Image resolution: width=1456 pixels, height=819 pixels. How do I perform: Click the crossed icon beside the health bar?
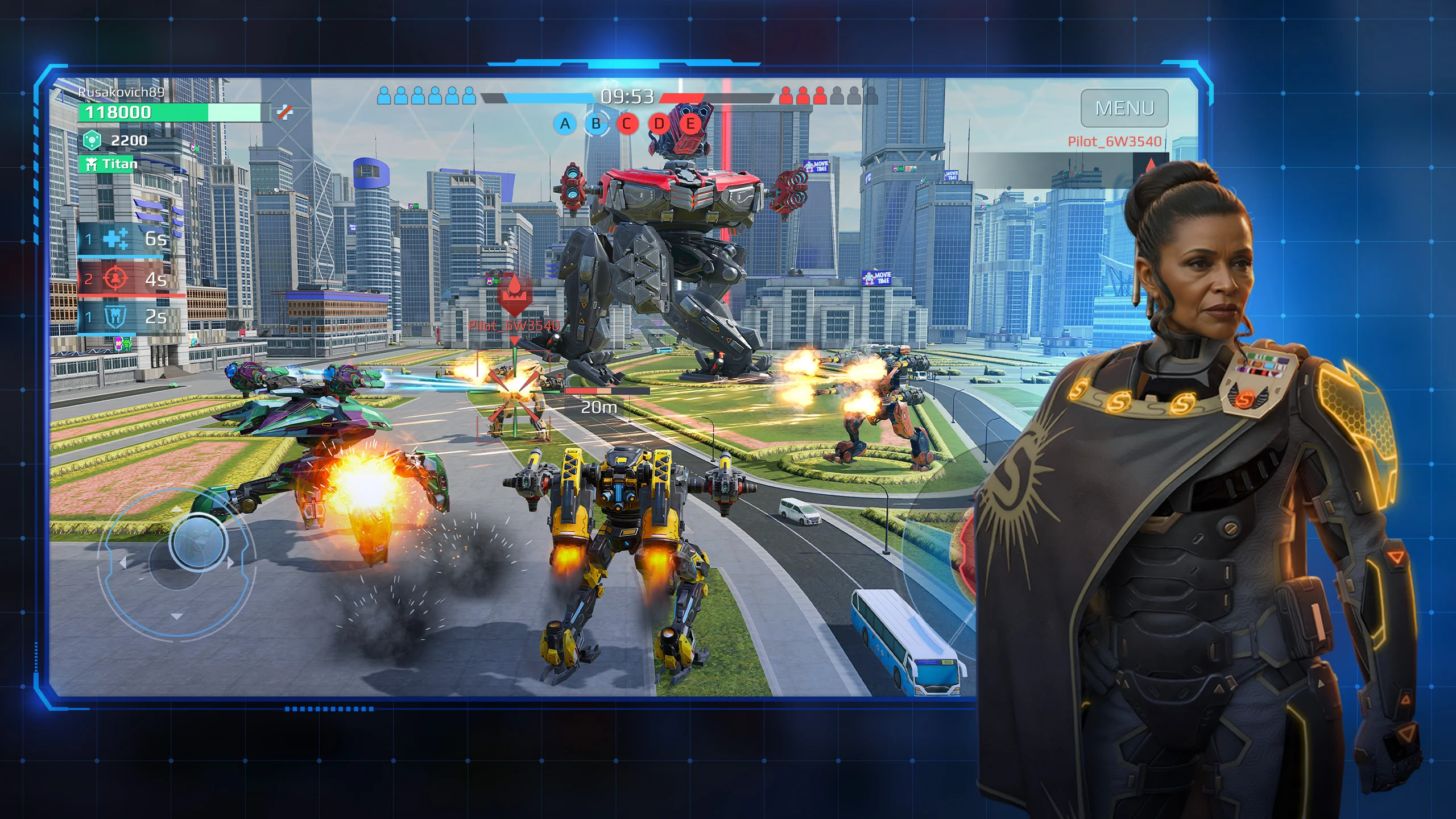coord(285,112)
